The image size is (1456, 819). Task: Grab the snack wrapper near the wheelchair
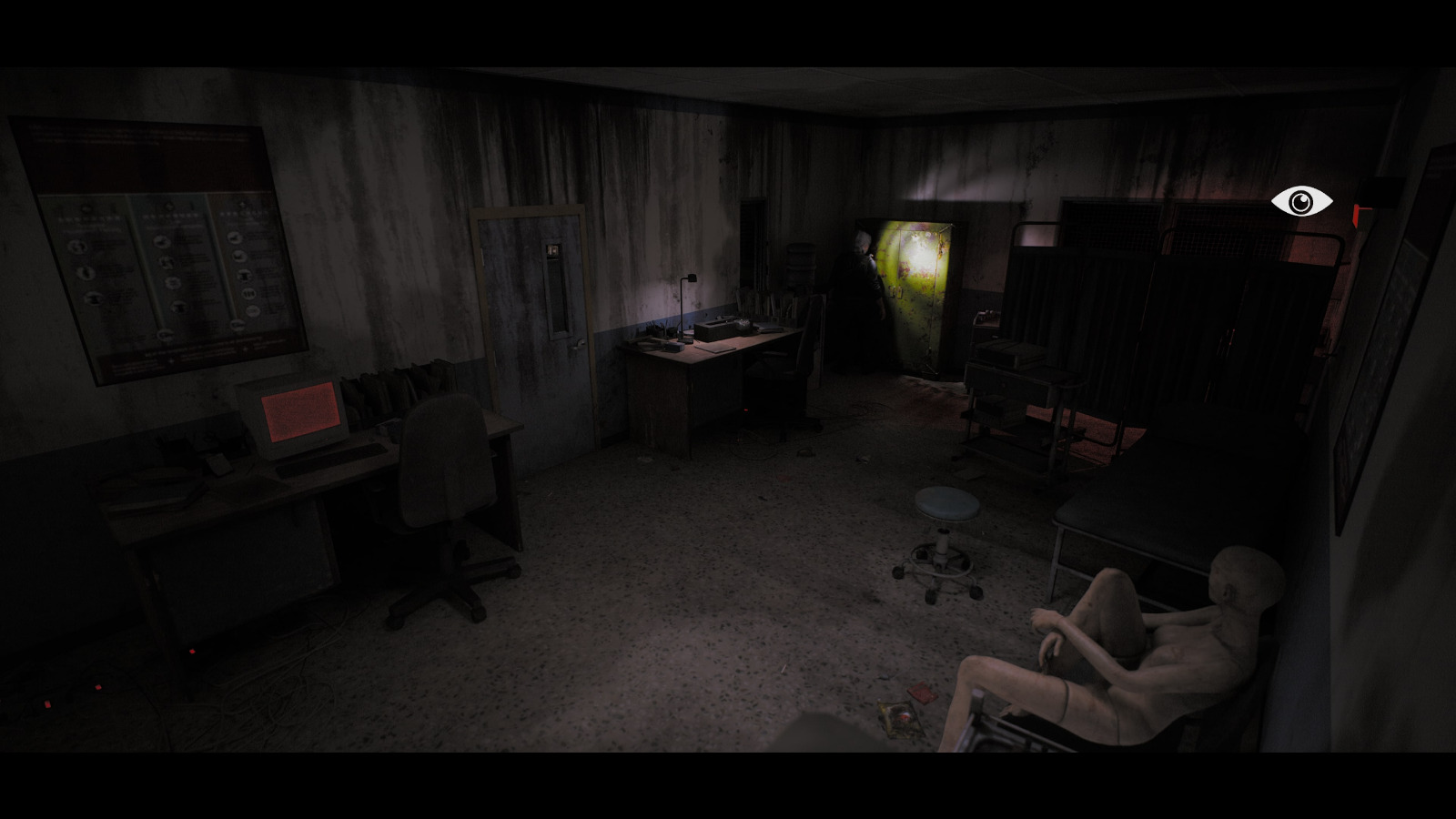901,719
